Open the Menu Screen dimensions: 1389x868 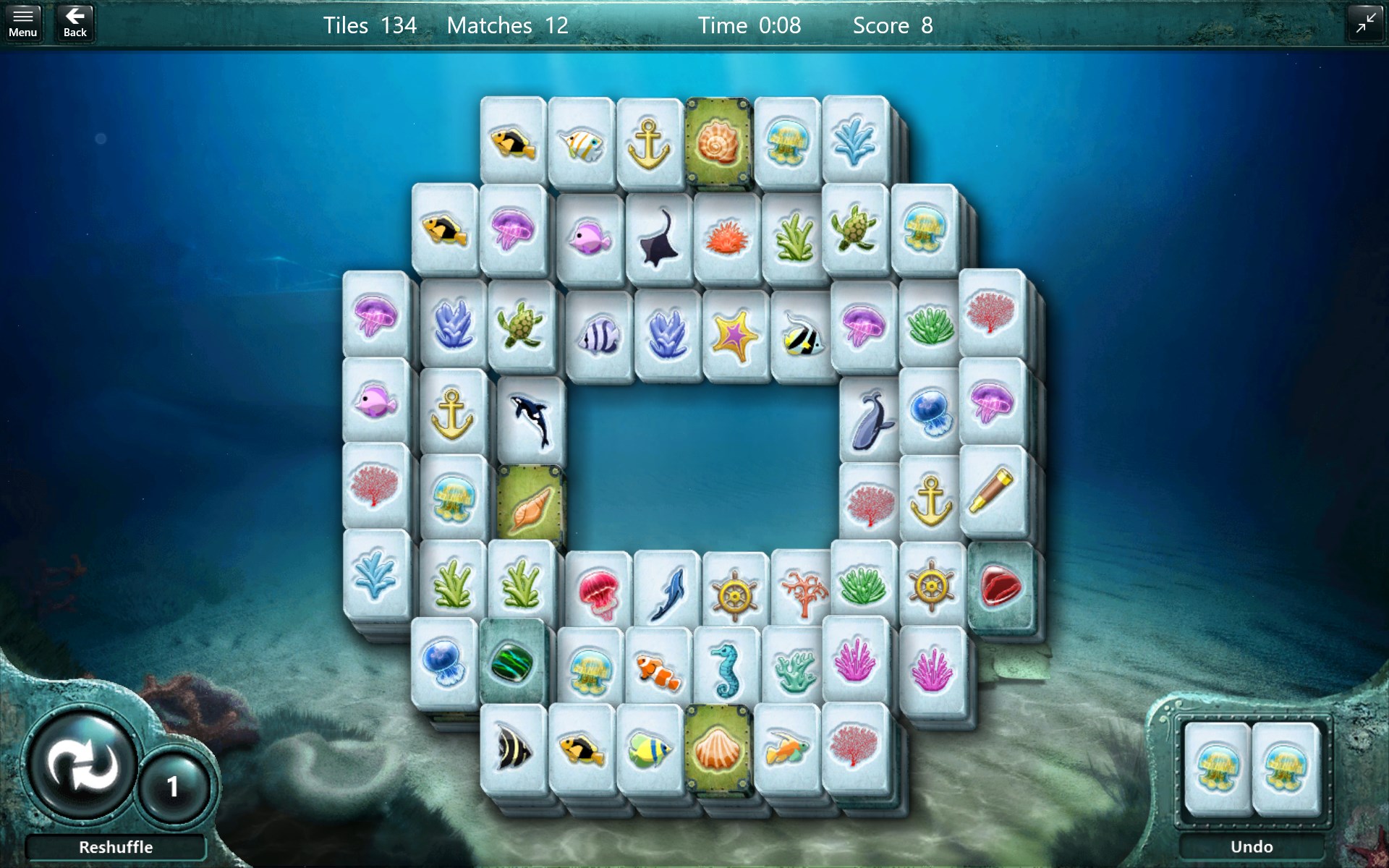click(23, 20)
